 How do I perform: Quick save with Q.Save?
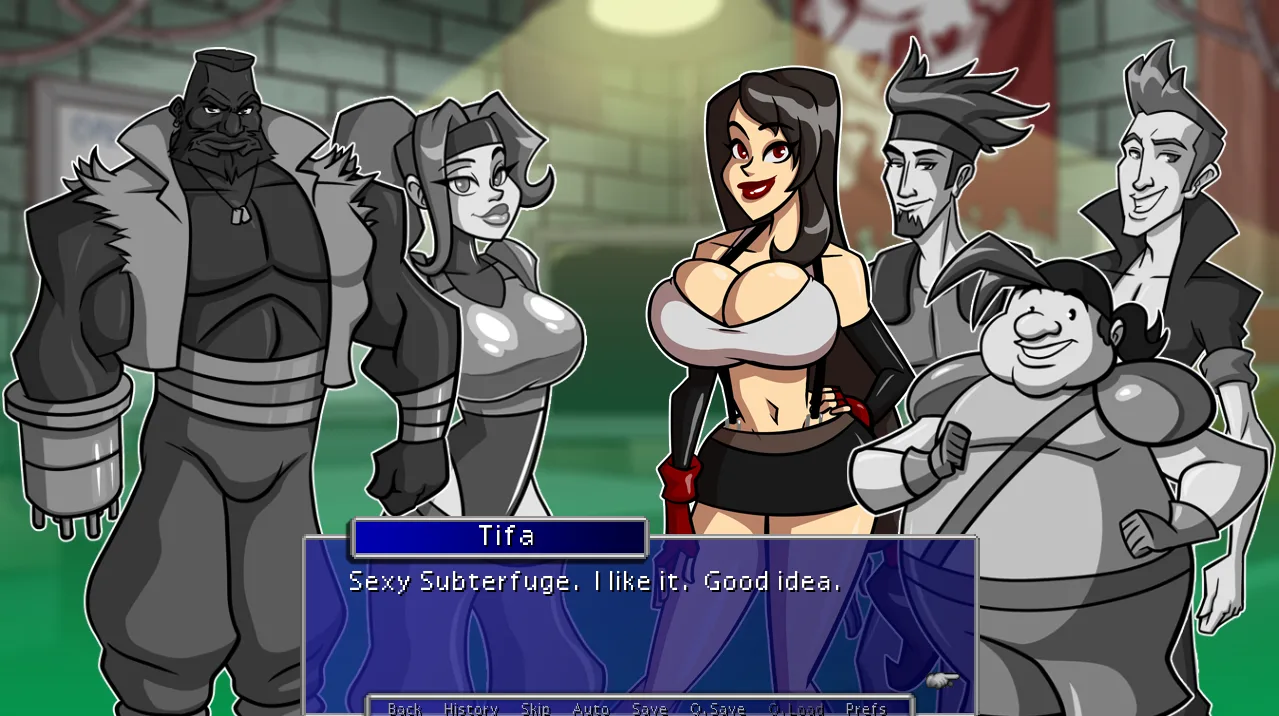pos(717,708)
